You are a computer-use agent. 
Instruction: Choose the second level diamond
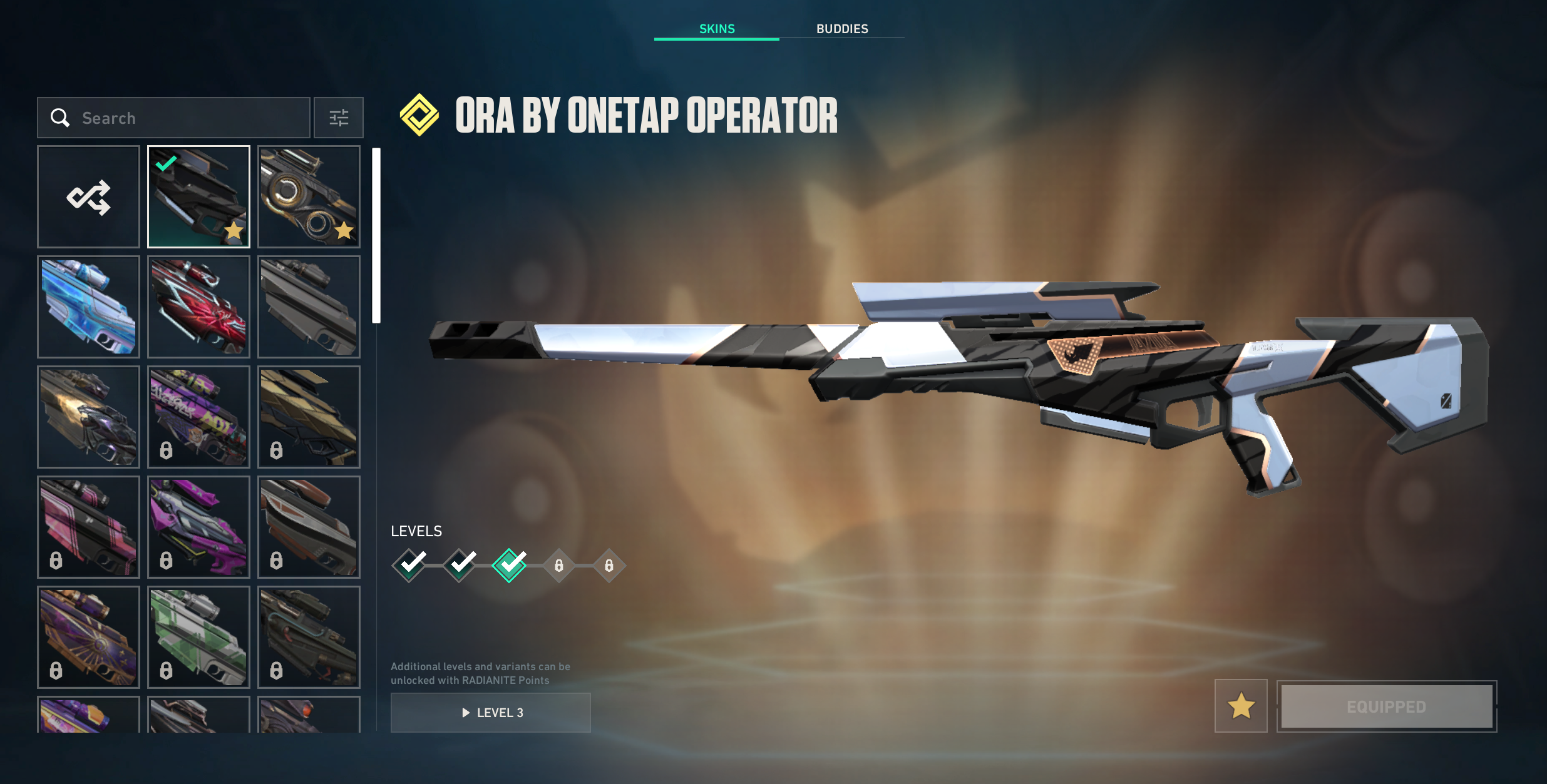(x=460, y=566)
